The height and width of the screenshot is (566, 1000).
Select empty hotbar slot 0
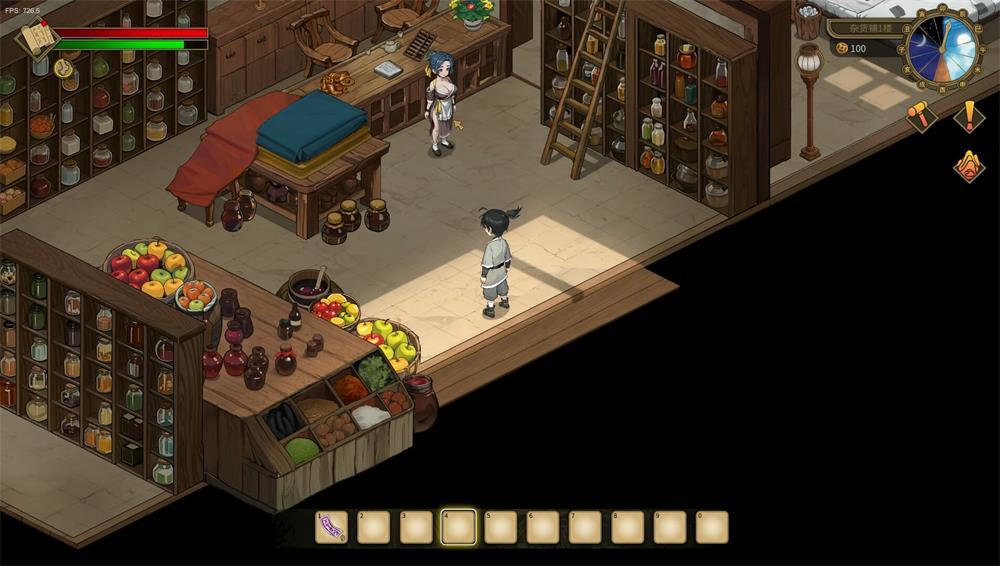pos(712,527)
